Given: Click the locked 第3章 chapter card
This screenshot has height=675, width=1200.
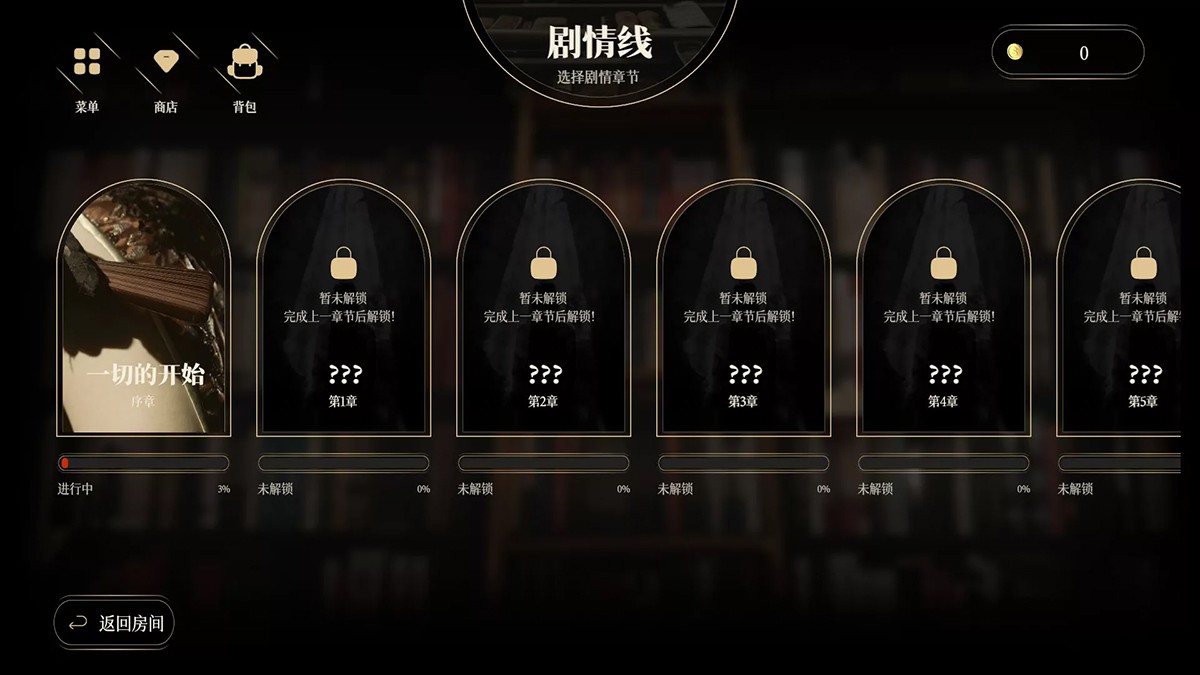Looking at the screenshot, I should point(743,310).
